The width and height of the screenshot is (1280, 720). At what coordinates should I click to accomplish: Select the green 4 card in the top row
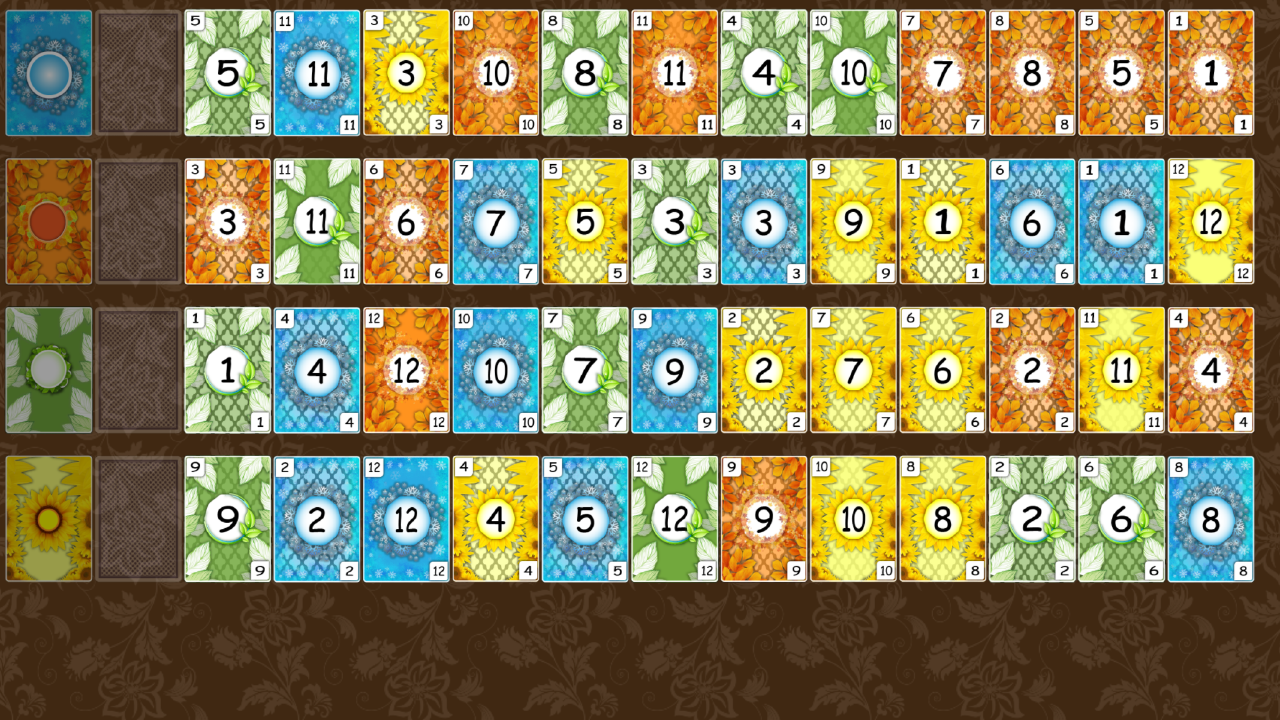point(764,73)
